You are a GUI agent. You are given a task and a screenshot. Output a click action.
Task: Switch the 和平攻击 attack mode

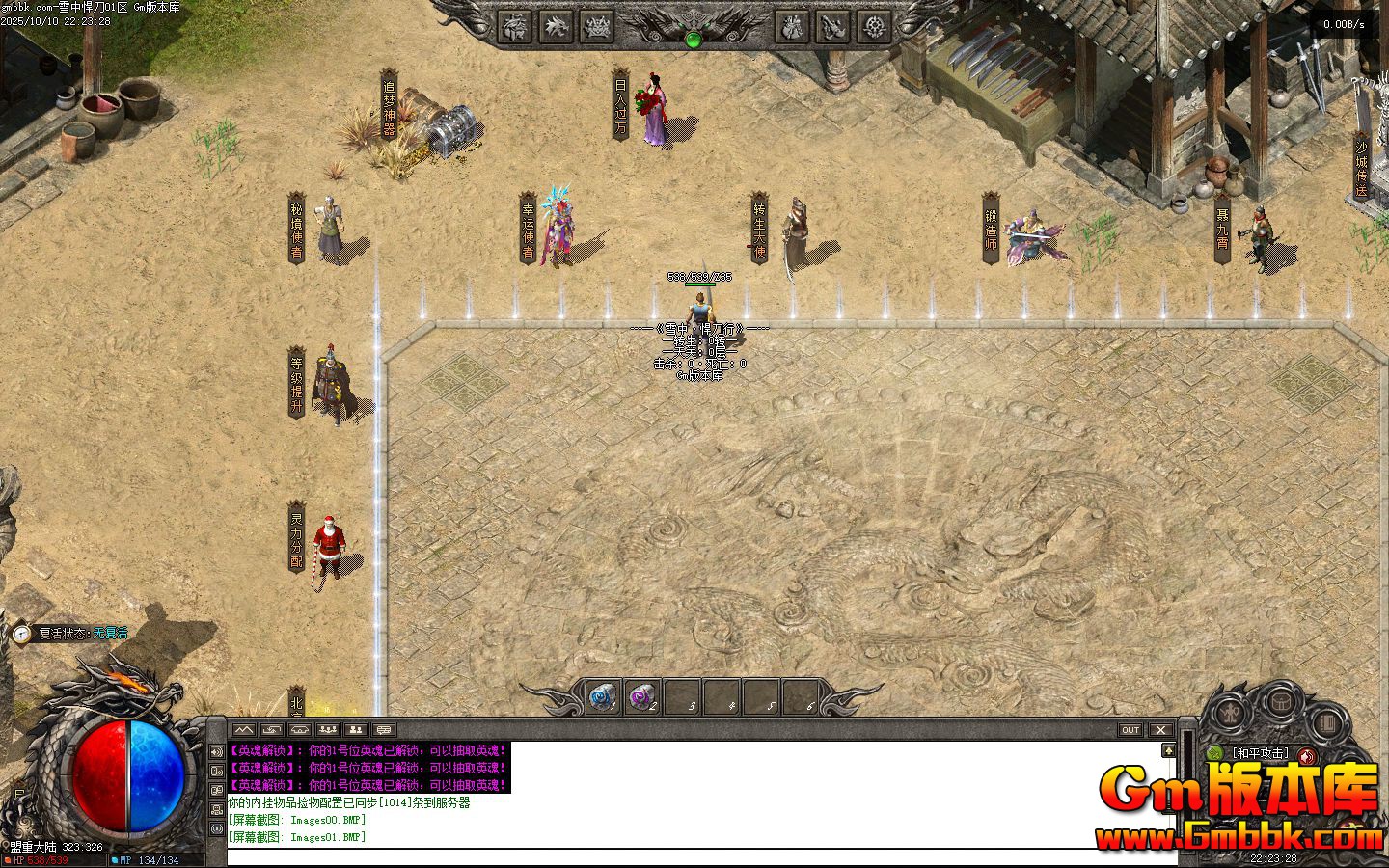(1260, 754)
